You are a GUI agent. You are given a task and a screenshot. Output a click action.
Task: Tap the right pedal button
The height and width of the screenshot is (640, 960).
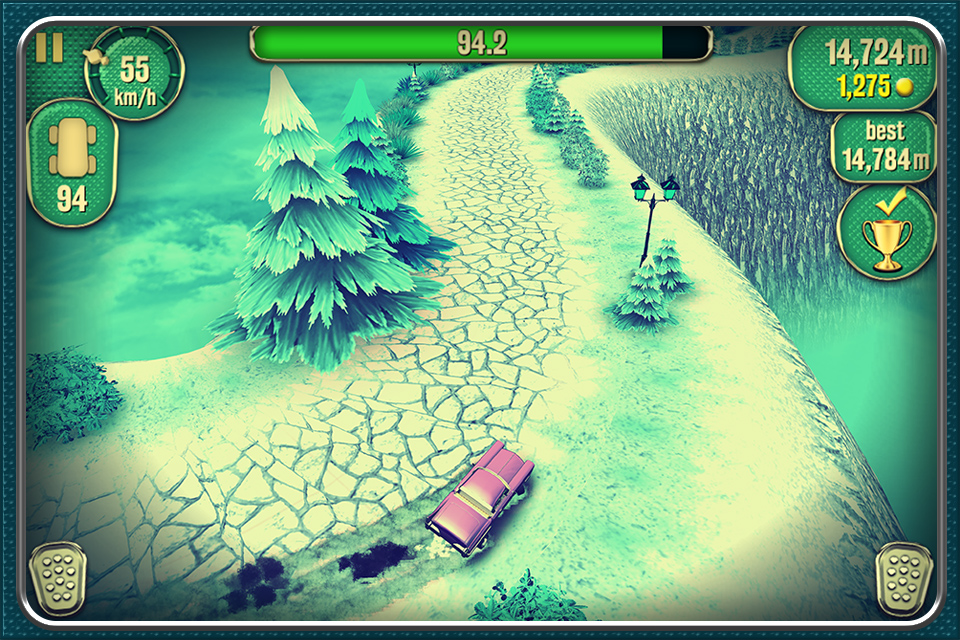click(x=903, y=579)
